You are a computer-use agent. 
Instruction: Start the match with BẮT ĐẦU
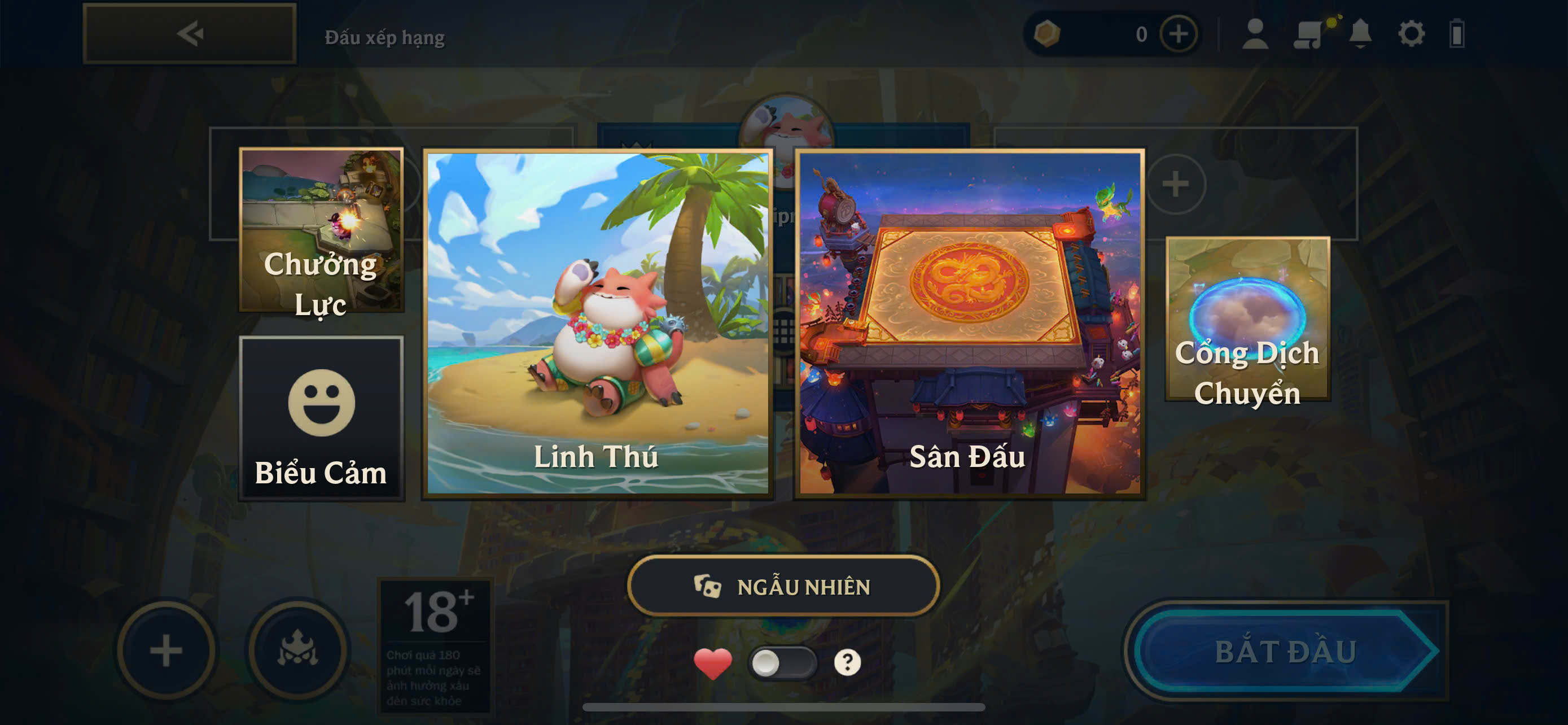1286,650
